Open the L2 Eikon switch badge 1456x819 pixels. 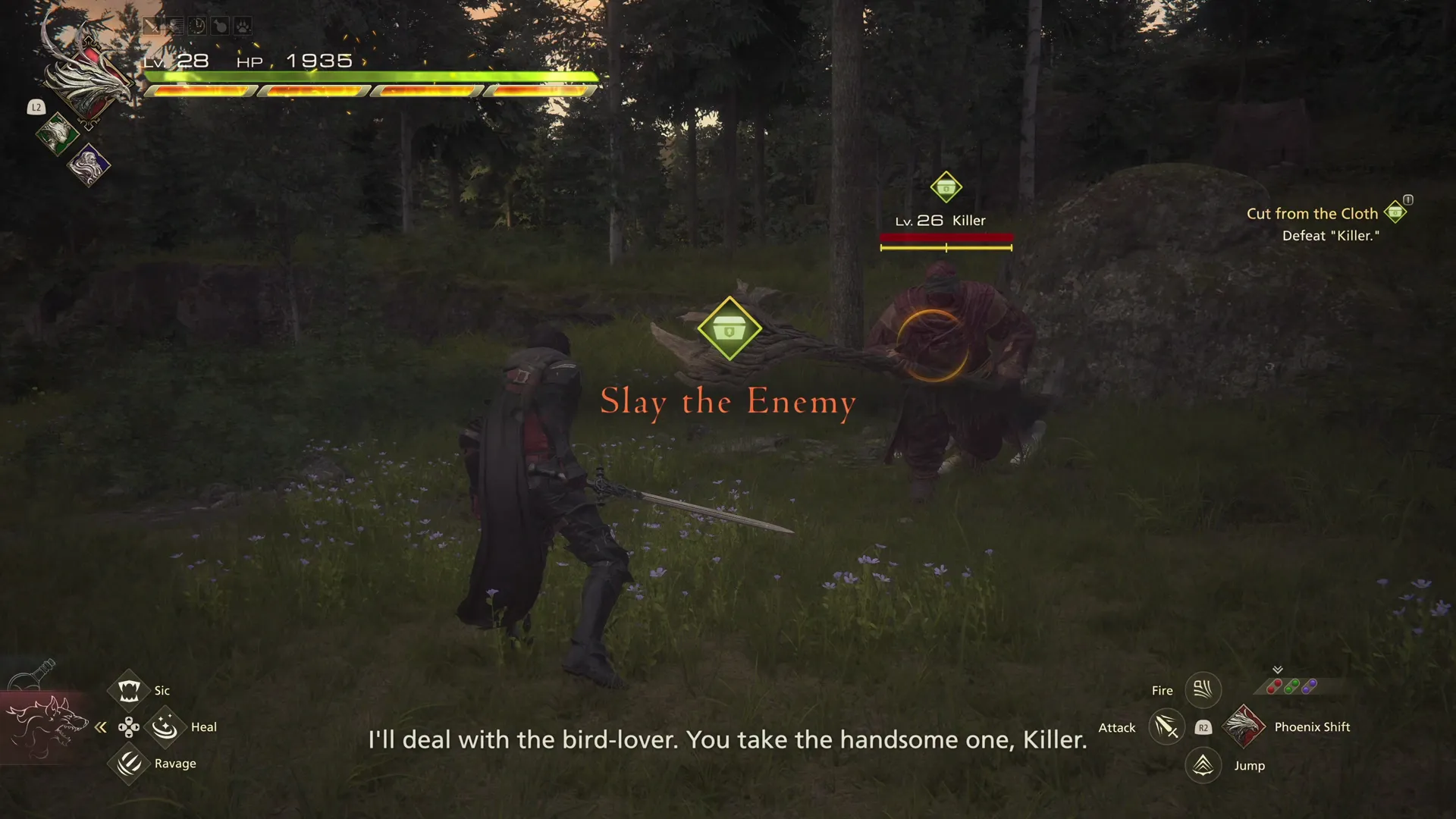[36, 108]
